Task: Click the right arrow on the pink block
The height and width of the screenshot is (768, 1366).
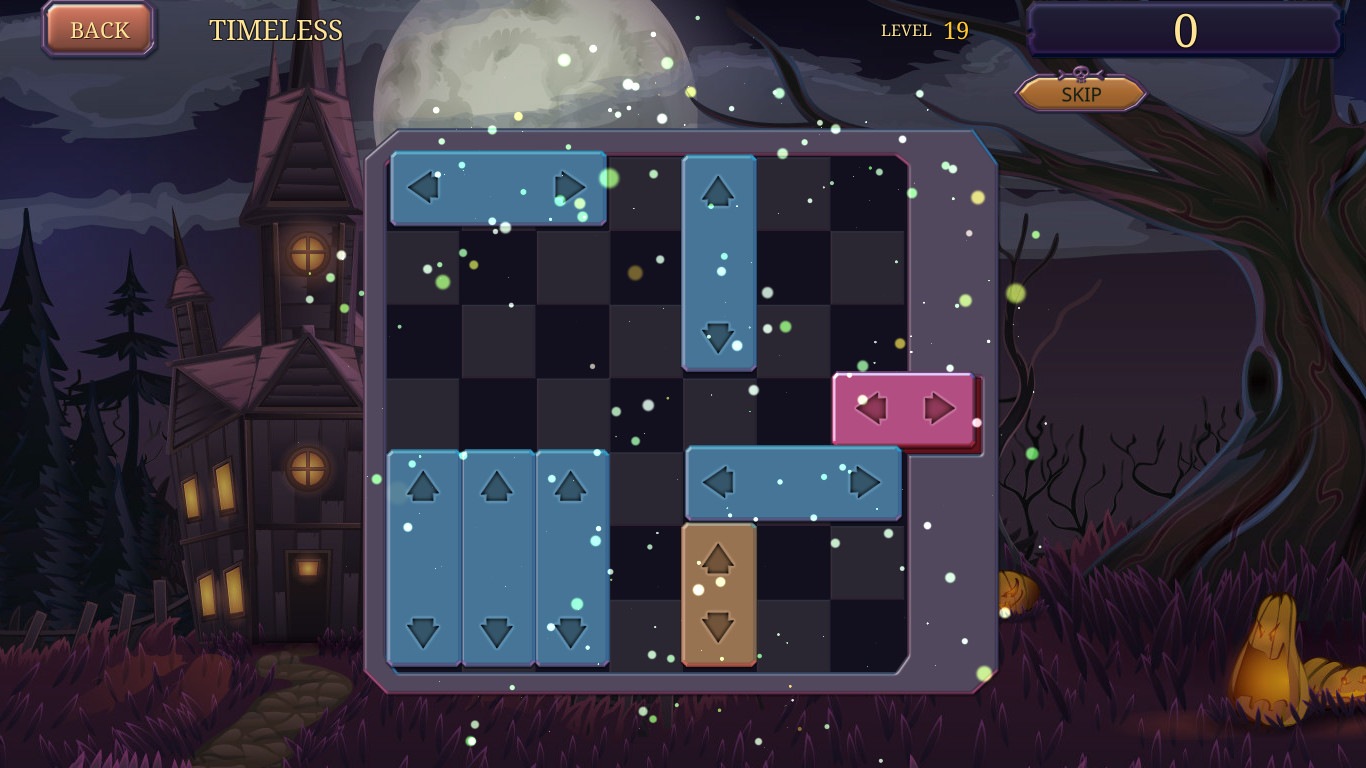Action: [x=938, y=409]
